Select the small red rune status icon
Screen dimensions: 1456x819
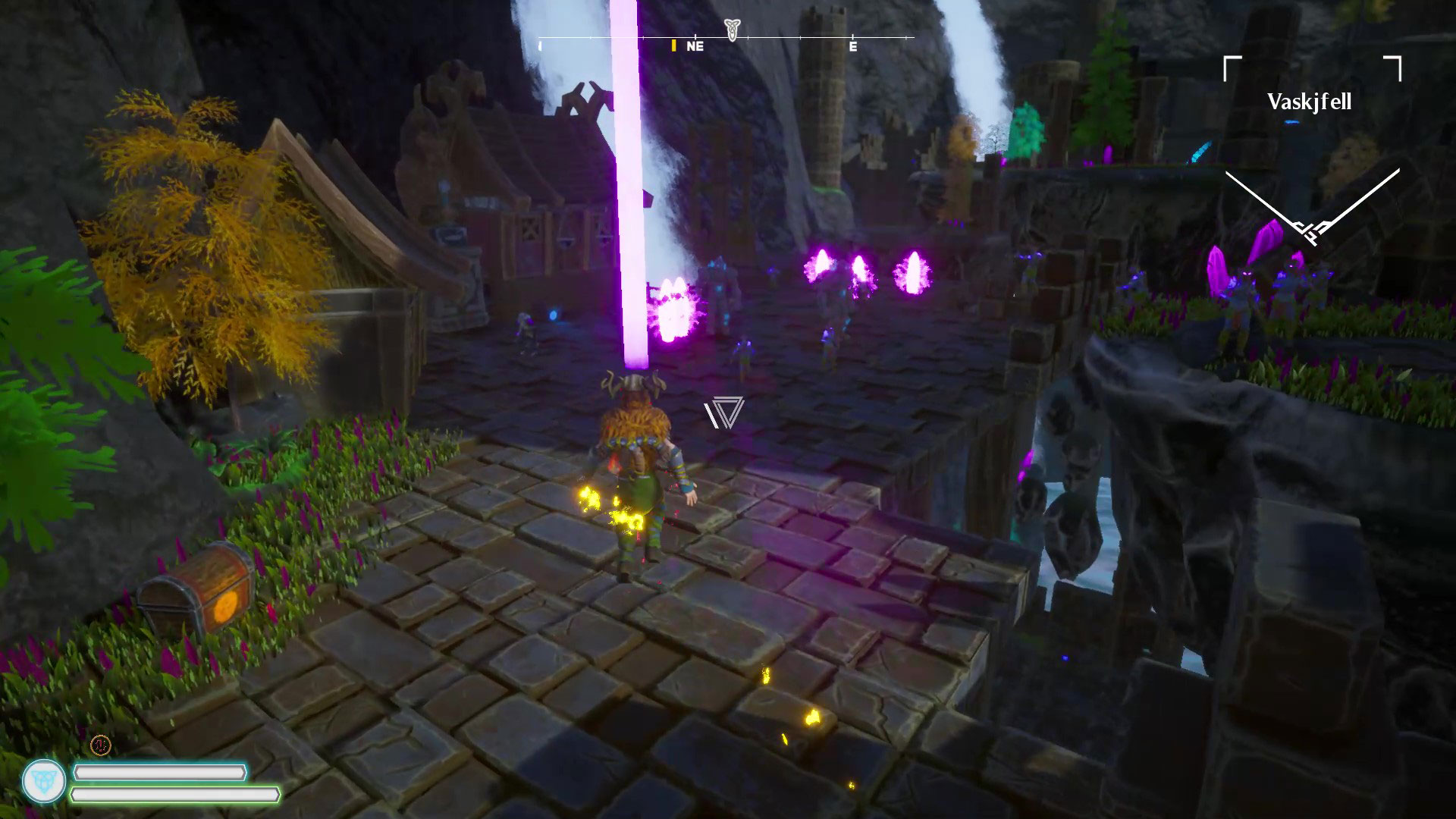pos(100,745)
